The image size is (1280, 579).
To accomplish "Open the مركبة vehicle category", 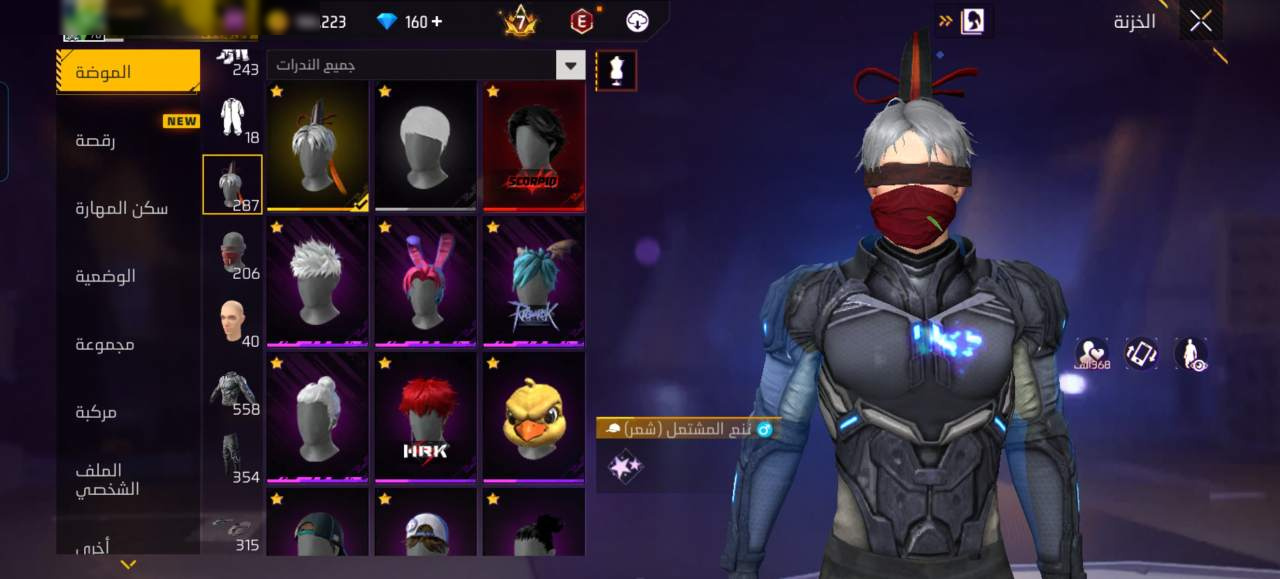I will pos(96,412).
